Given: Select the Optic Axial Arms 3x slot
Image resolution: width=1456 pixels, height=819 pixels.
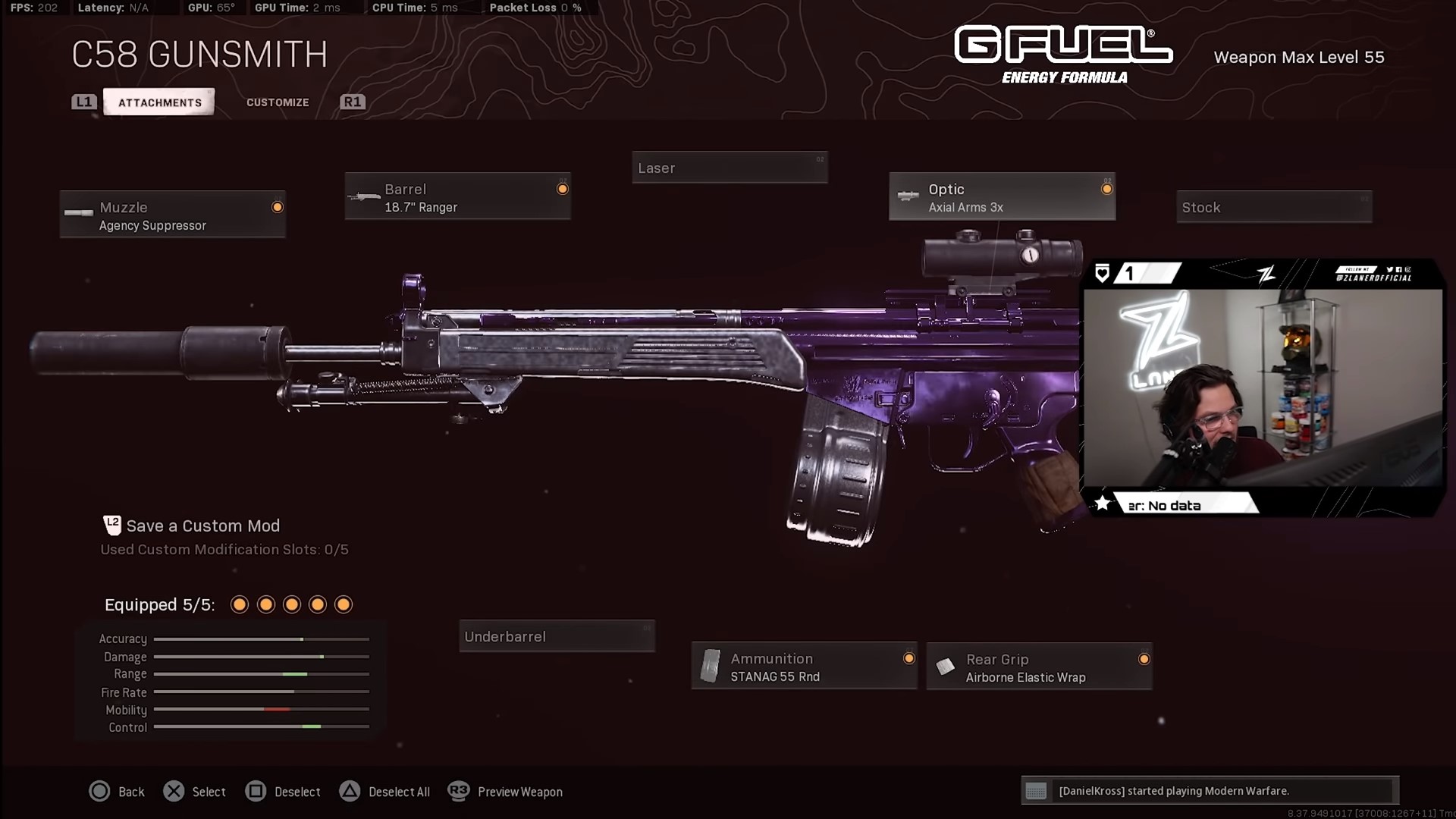Looking at the screenshot, I should point(1002,197).
